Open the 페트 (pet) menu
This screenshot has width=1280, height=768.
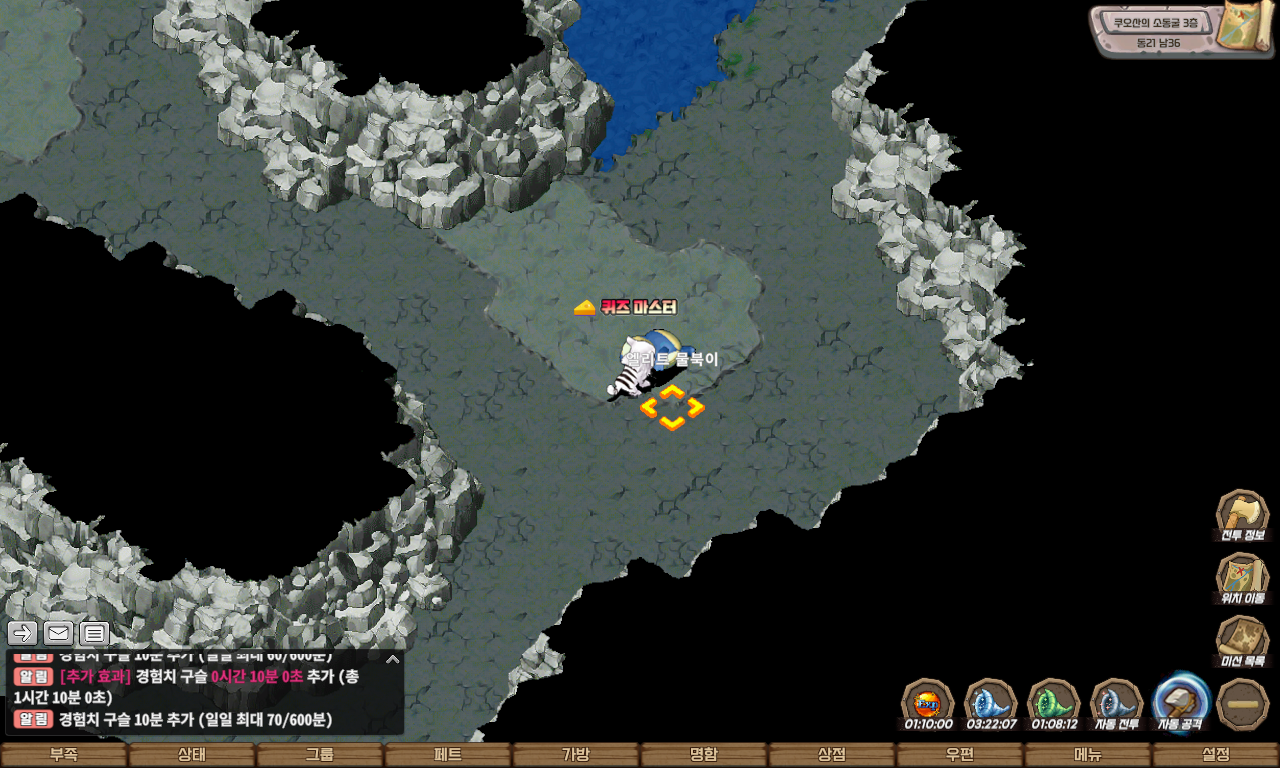coord(447,755)
